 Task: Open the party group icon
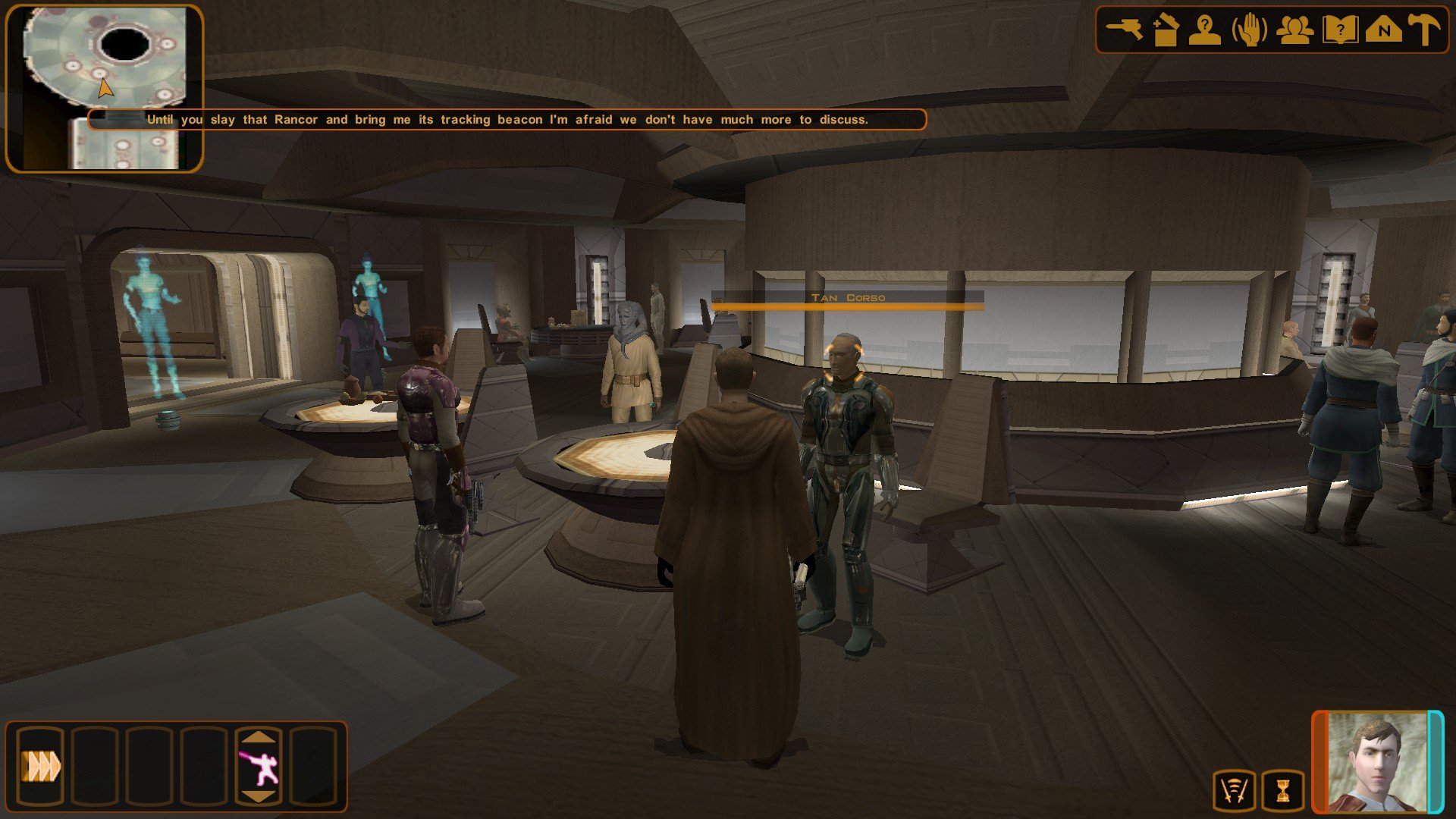[1294, 30]
